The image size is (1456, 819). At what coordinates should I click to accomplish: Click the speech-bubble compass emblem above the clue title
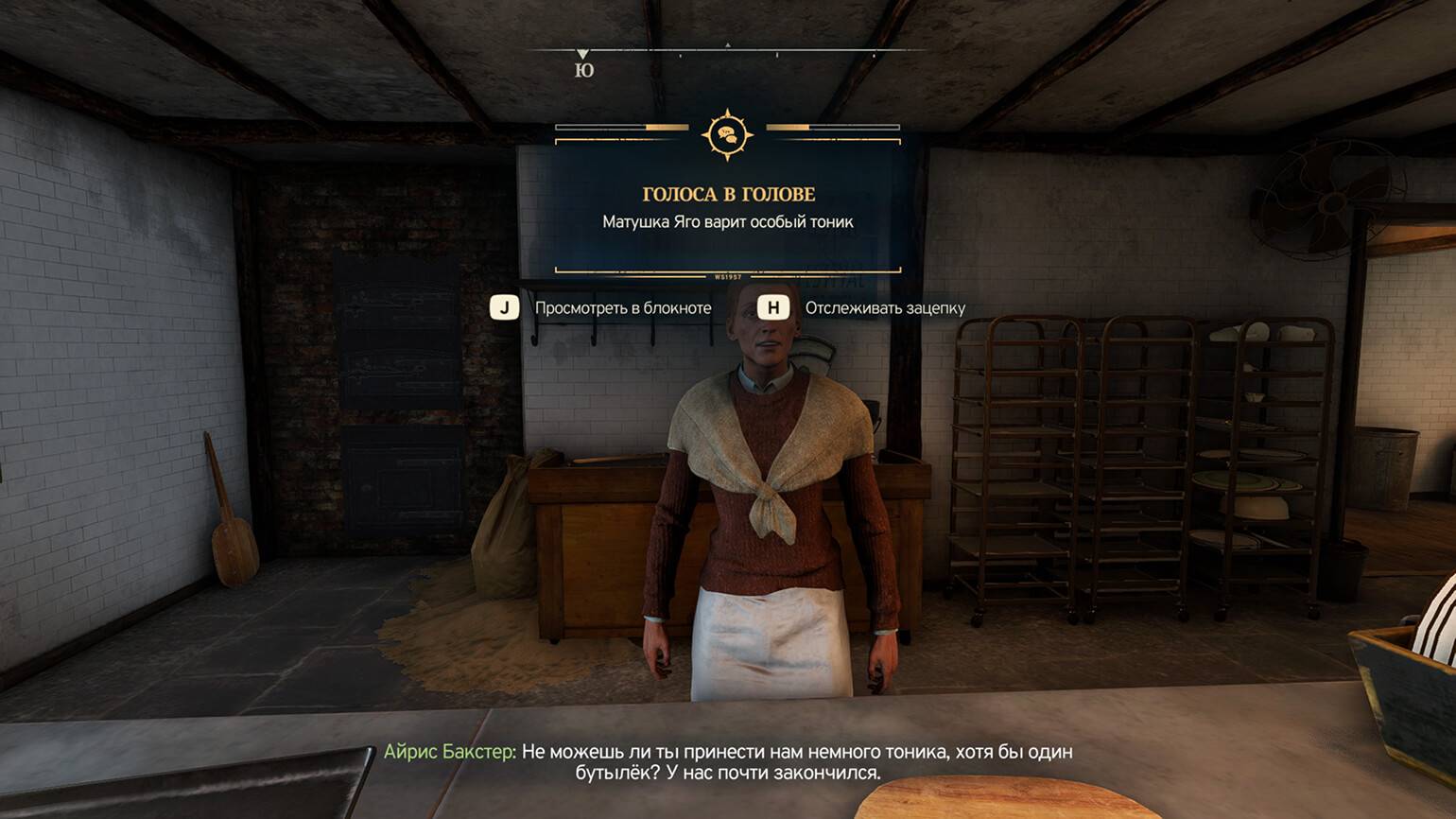(727, 135)
